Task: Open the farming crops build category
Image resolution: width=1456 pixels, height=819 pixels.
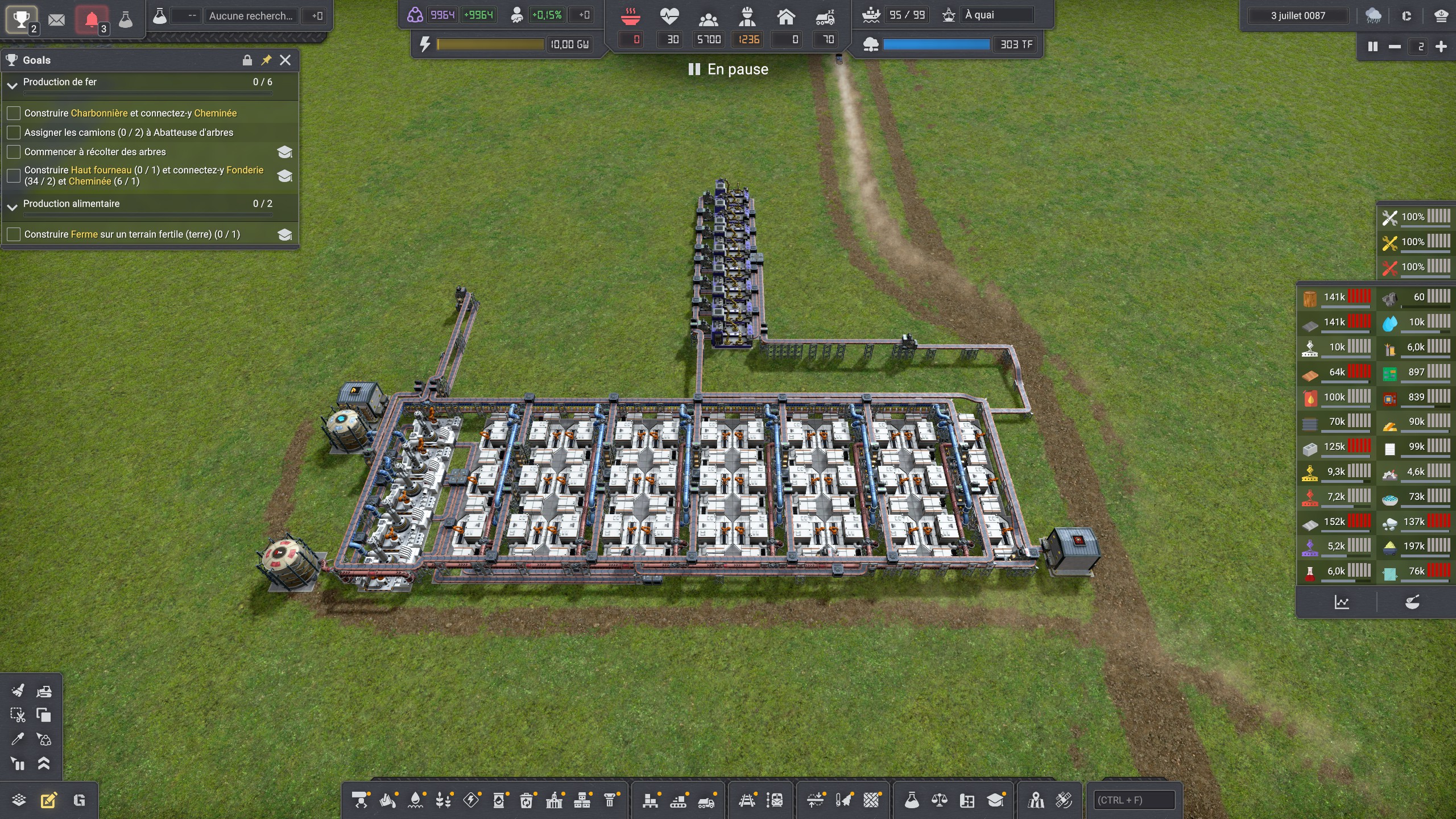Action: [x=443, y=799]
